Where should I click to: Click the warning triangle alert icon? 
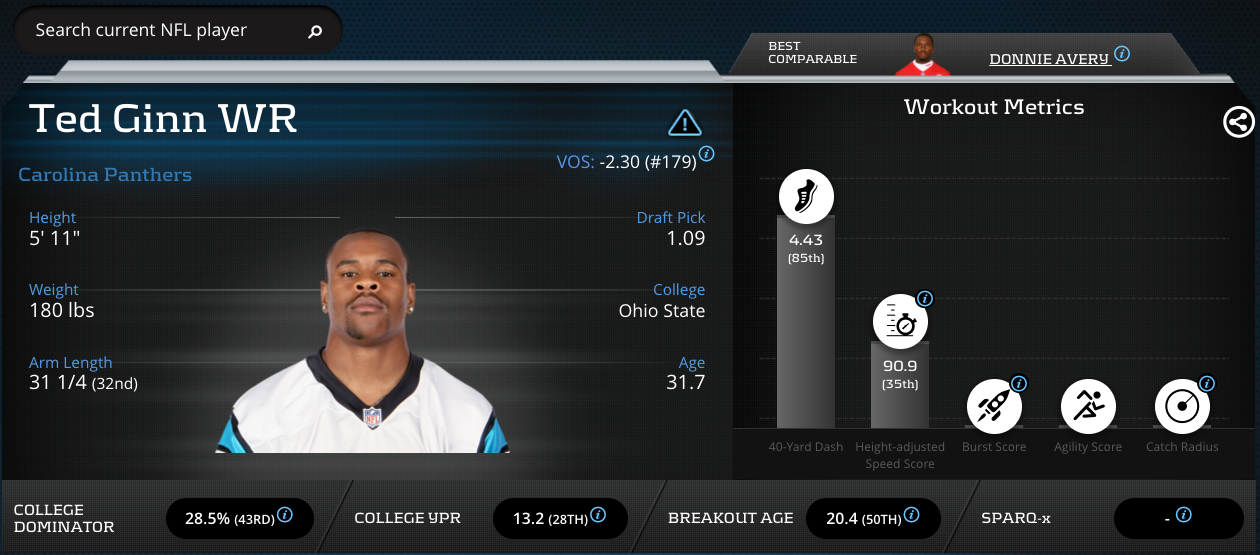coord(684,123)
